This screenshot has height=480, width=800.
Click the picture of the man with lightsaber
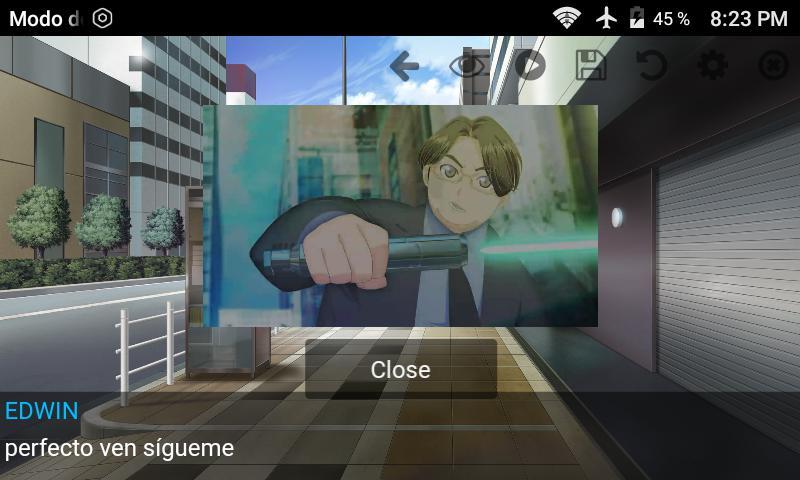[400, 215]
